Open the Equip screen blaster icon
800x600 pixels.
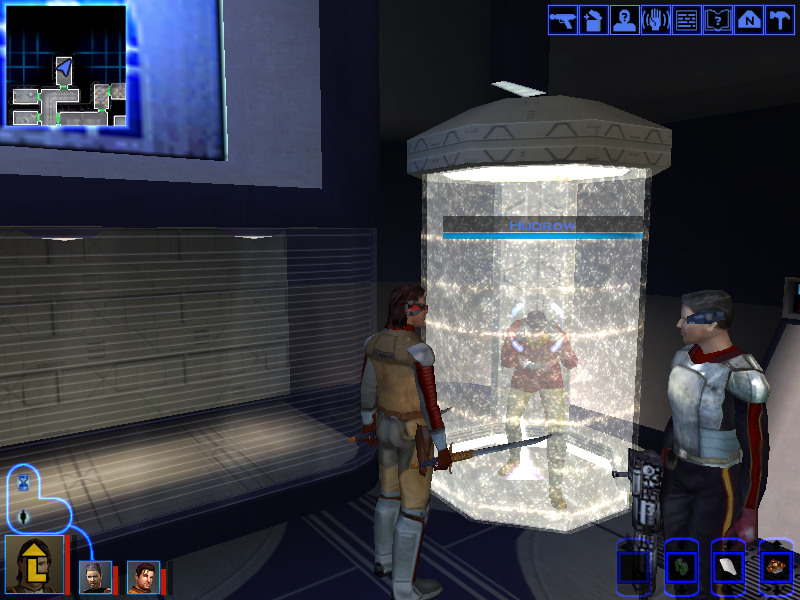(563, 20)
